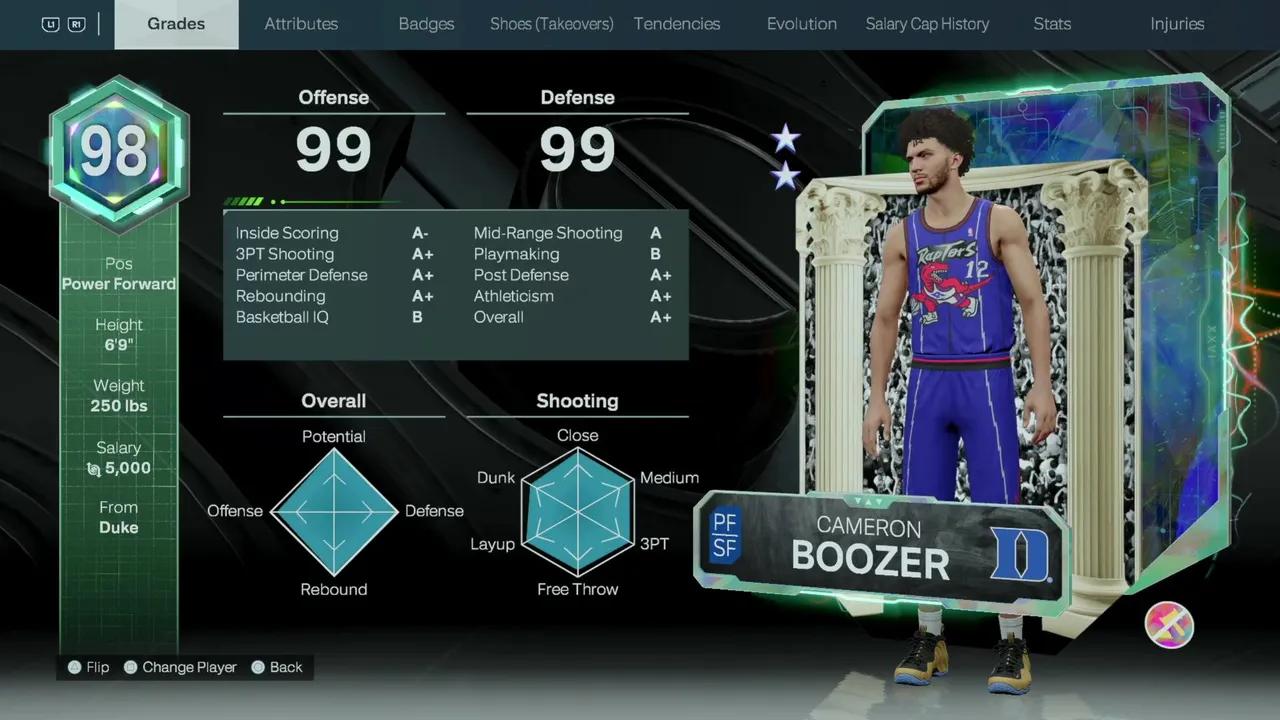Screen dimensions: 1280x720
Task: Click the Back button prompt
Action: pos(277,667)
